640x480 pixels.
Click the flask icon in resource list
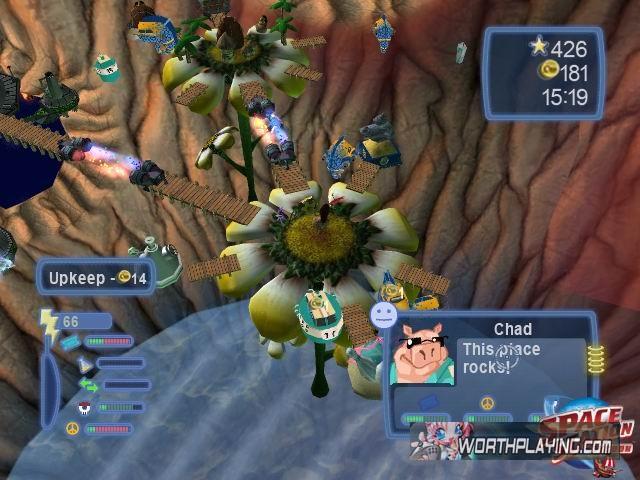tap(83, 364)
